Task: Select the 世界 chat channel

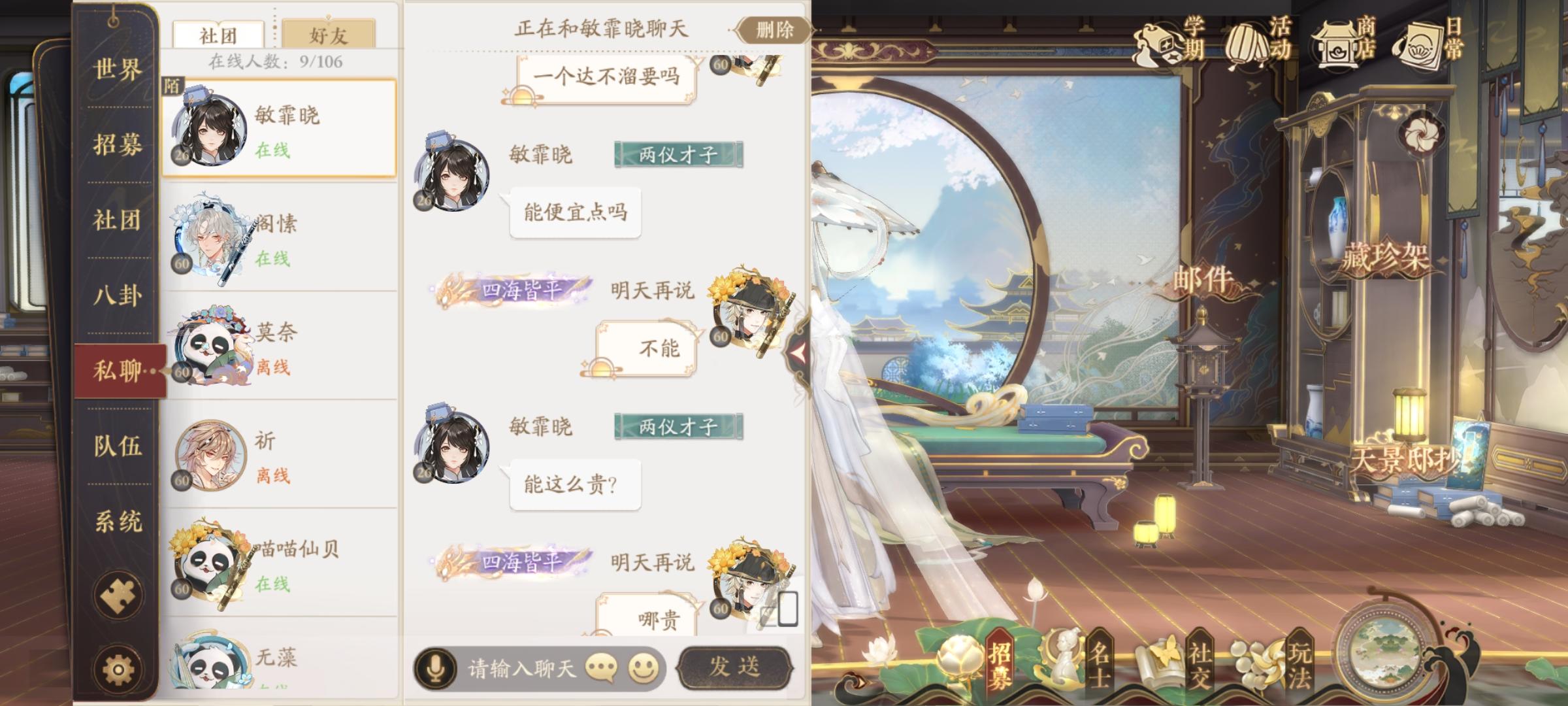Action: click(x=116, y=68)
